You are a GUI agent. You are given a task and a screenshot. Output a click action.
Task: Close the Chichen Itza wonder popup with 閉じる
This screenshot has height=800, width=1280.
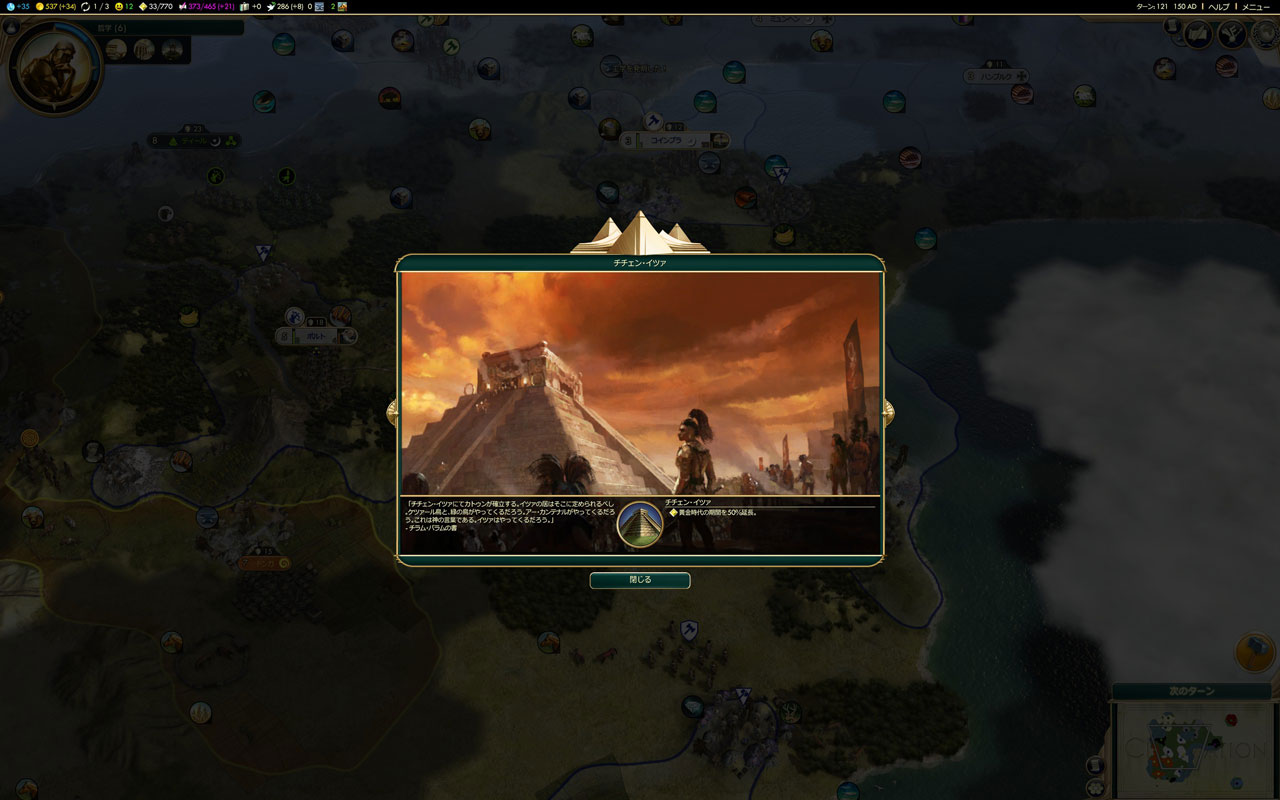pyautogui.click(x=639, y=580)
